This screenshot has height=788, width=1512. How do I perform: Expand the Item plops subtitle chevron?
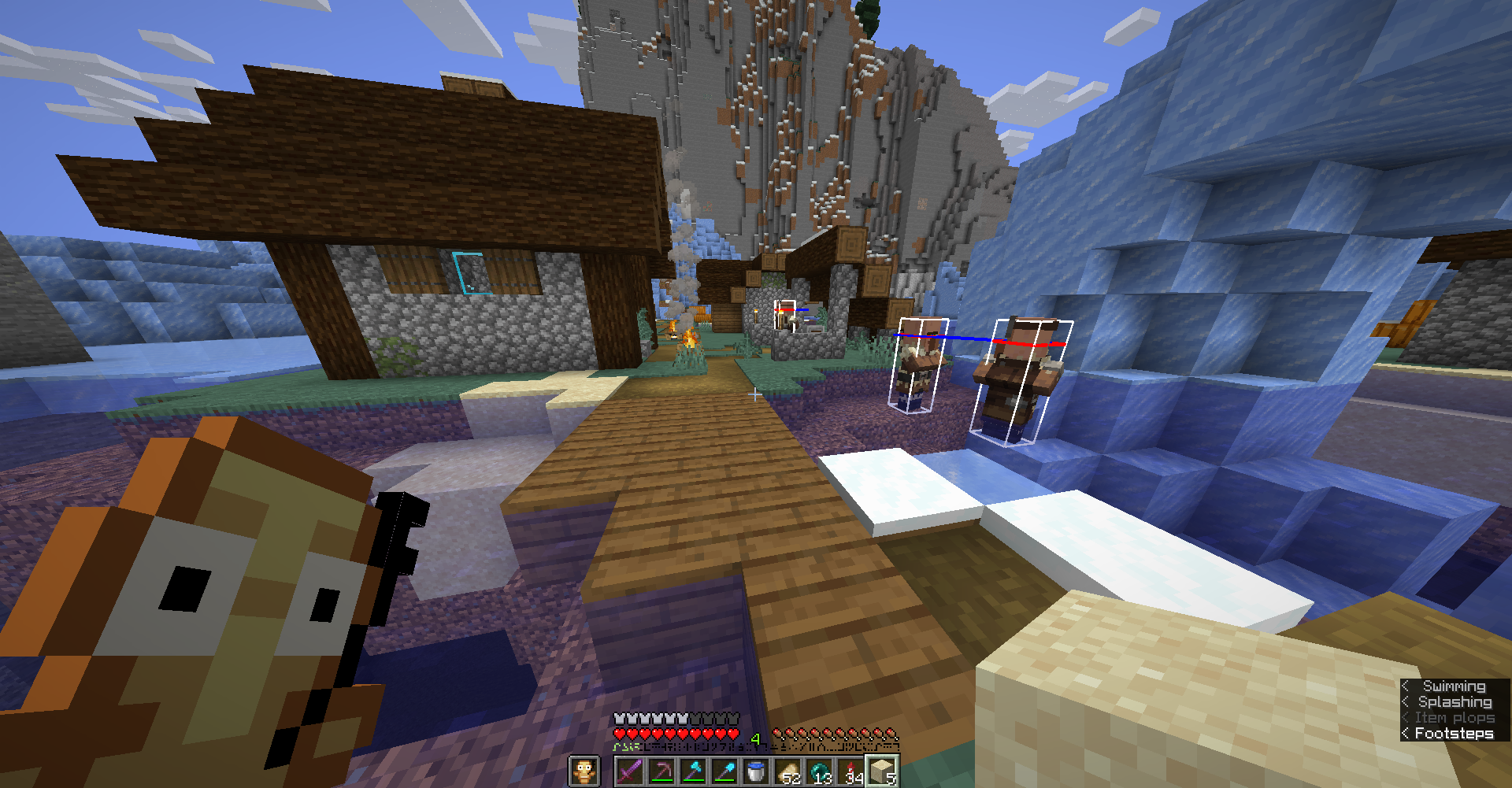[x=1406, y=717]
